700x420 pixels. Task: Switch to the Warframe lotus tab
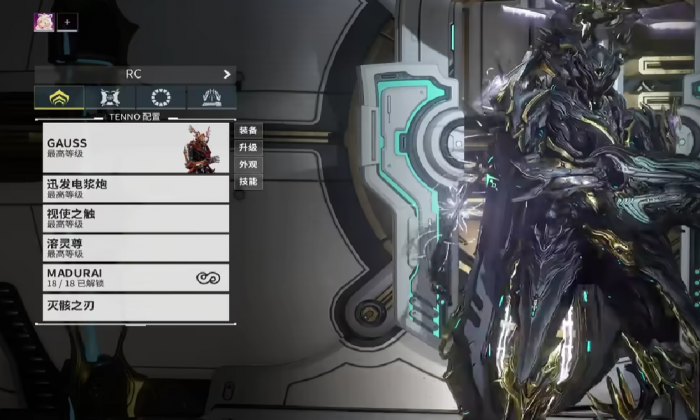tap(58, 97)
